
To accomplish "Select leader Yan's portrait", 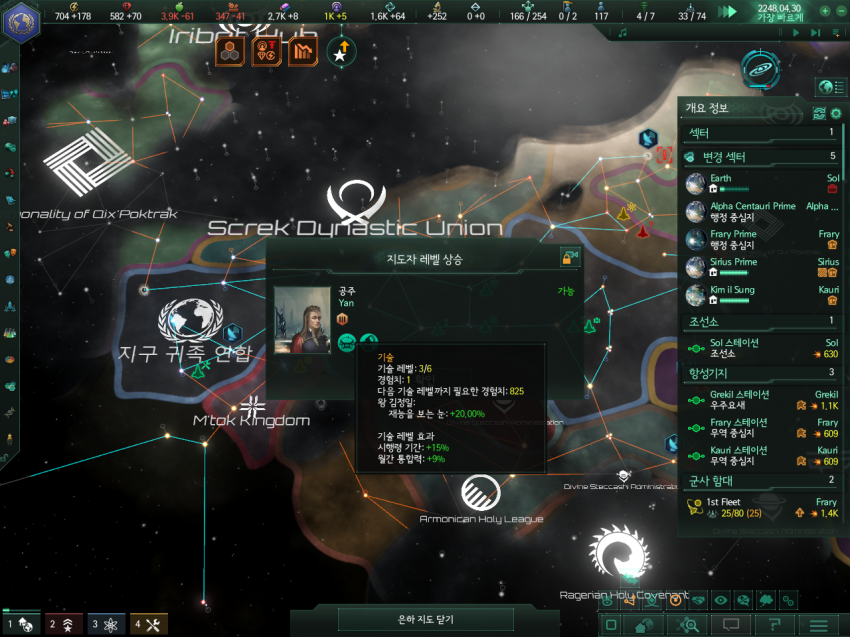I will tap(302, 320).
